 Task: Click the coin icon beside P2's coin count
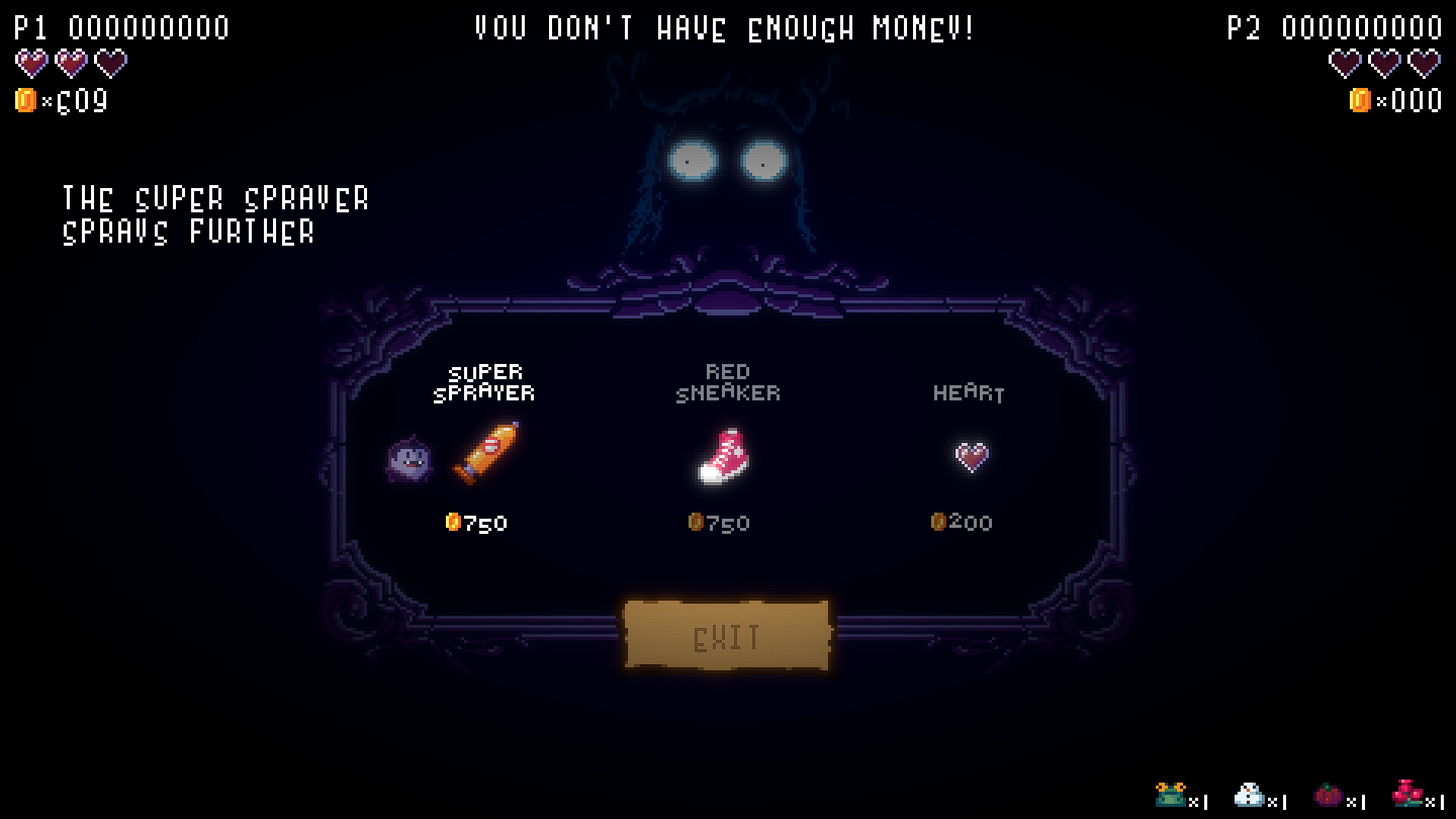point(1360,99)
